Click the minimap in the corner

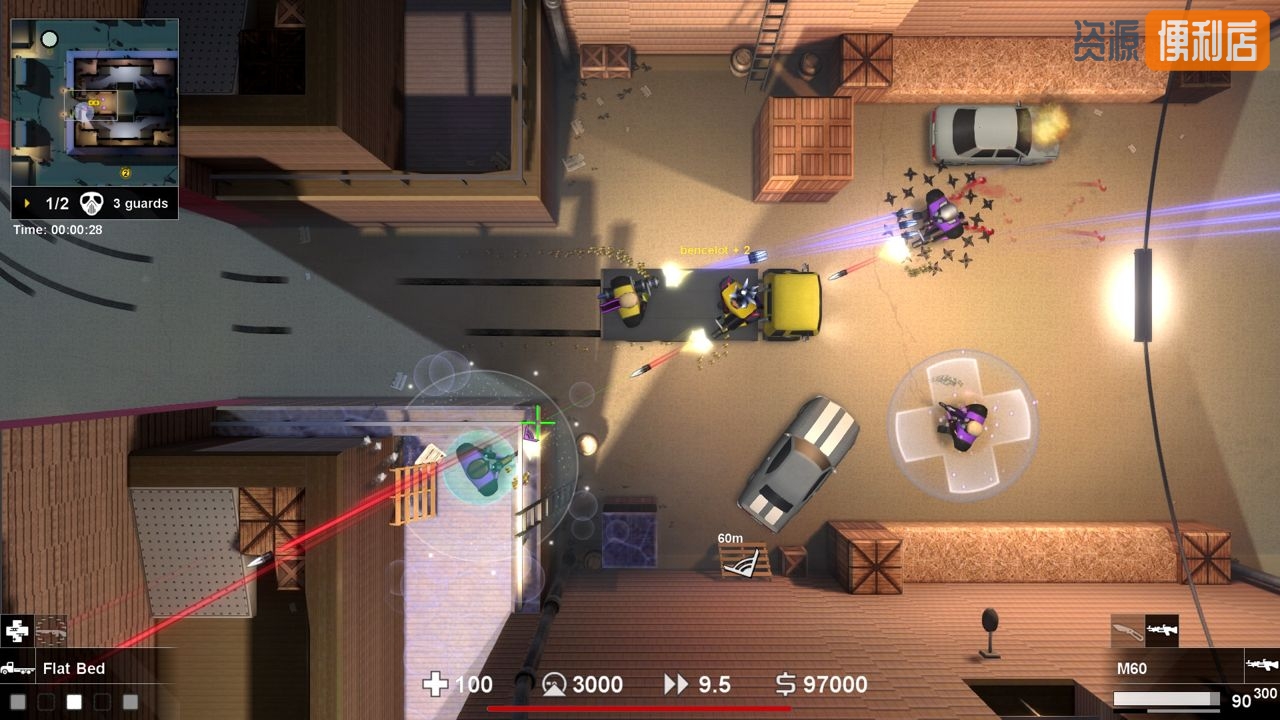pyautogui.click(x=94, y=102)
